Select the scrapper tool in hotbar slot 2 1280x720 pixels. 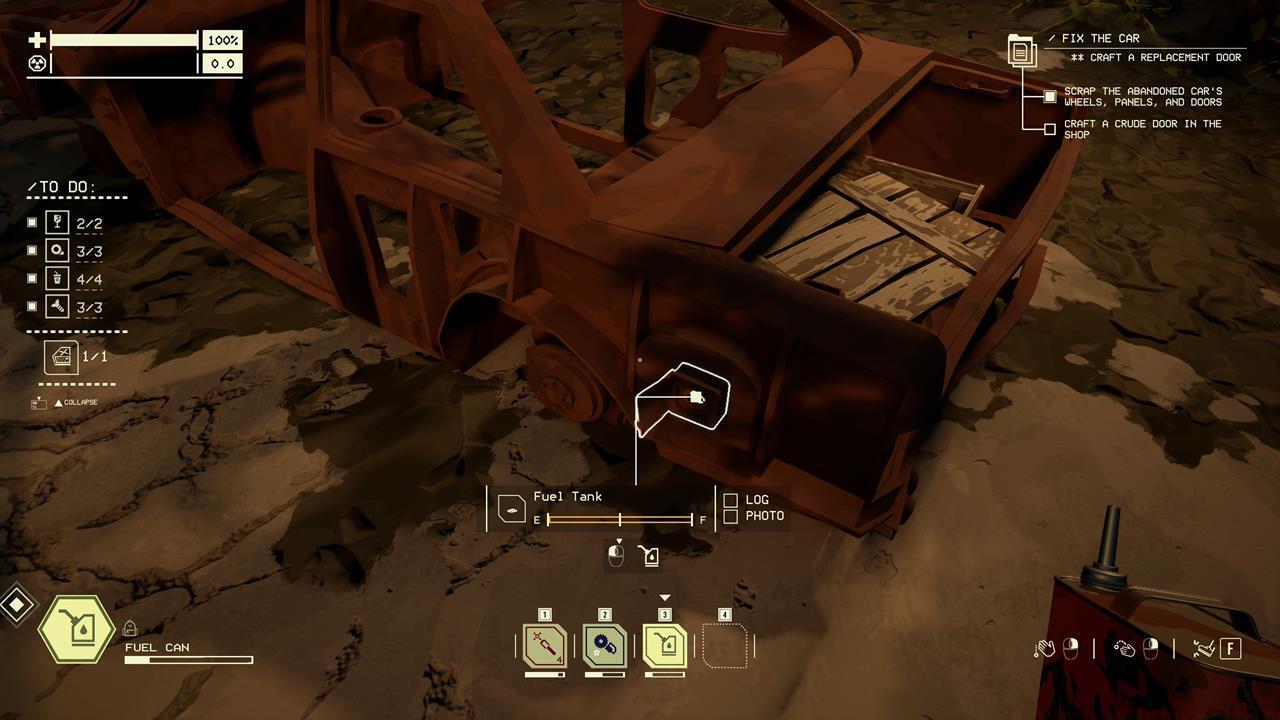[x=605, y=645]
